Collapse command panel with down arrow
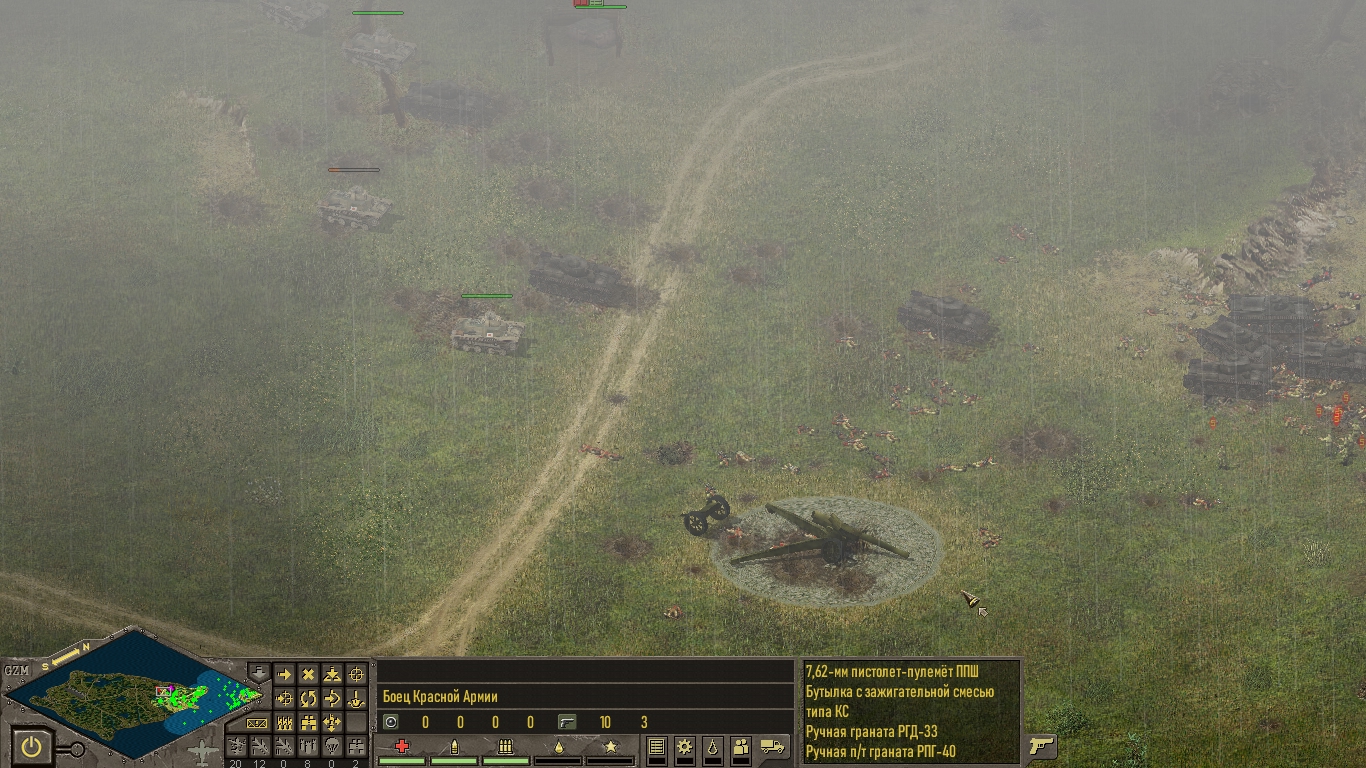 point(258,672)
